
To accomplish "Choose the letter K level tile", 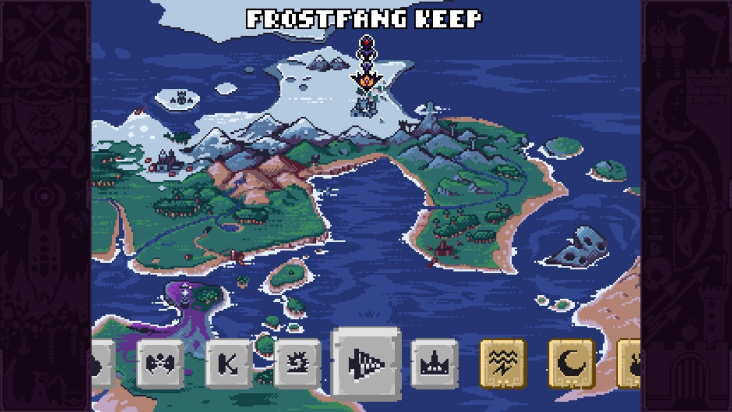I will tap(228, 364).
